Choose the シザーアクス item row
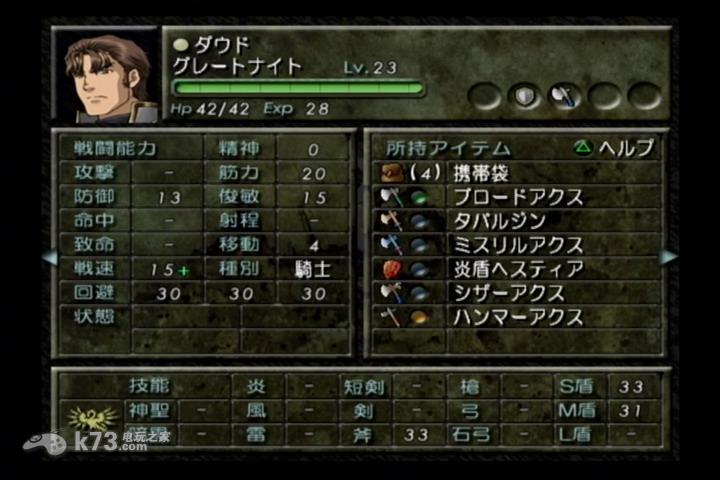 coord(507,293)
